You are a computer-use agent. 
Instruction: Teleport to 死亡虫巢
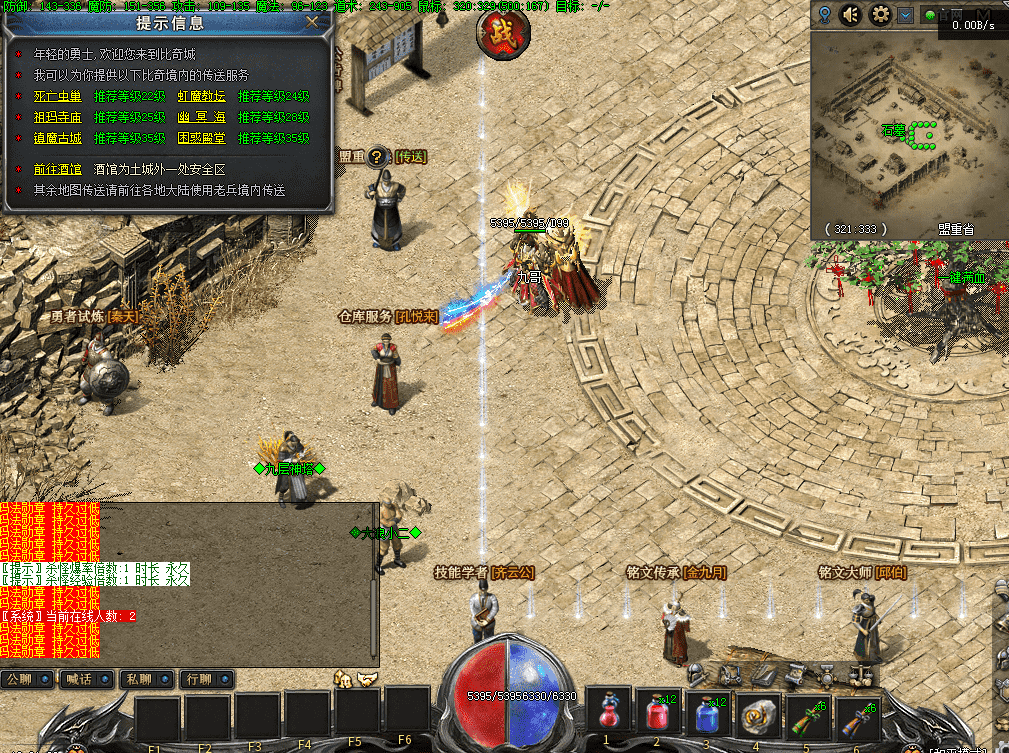coord(59,97)
